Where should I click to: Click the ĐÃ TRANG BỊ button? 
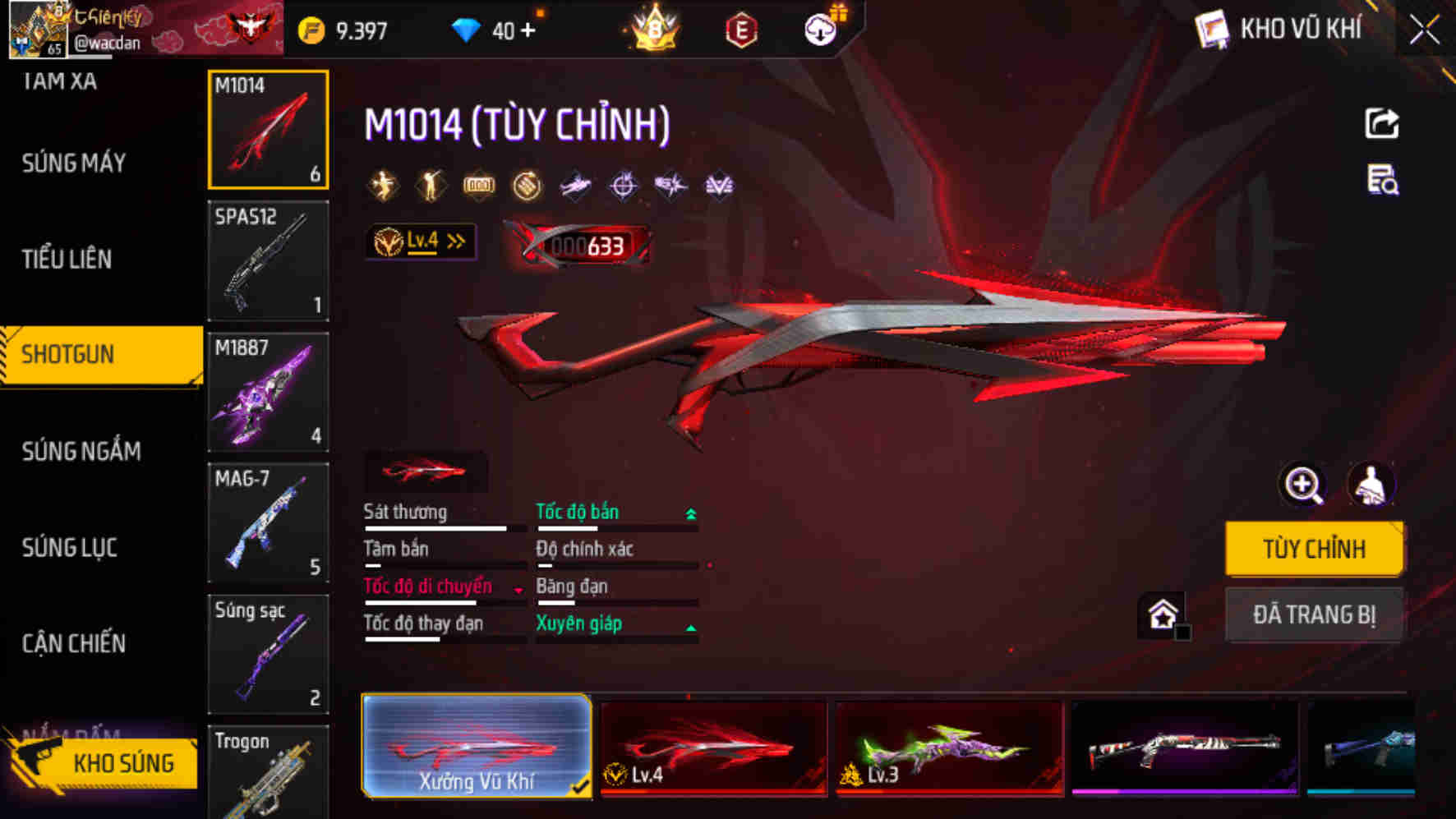[x=1314, y=614]
